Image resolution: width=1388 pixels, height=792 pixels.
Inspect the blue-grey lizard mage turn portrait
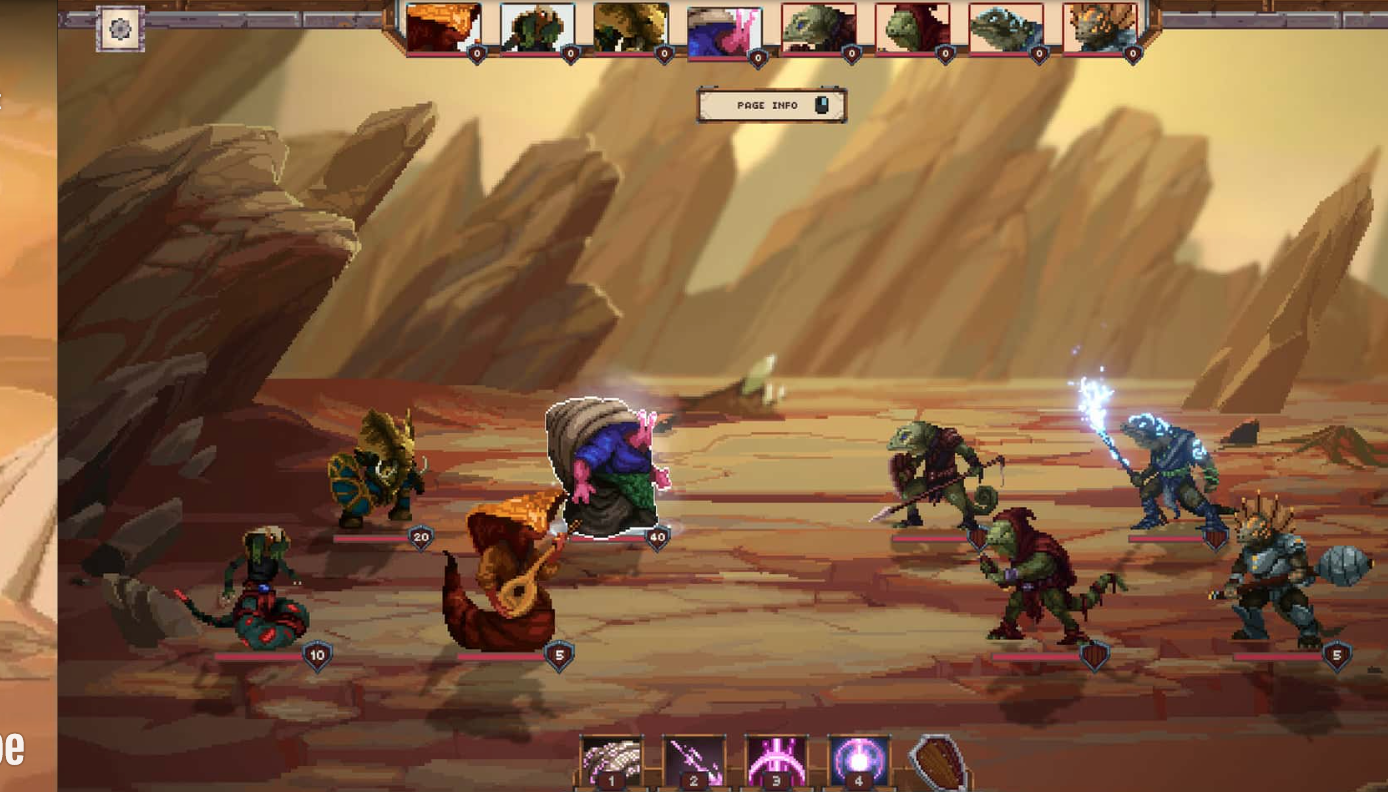click(1005, 28)
